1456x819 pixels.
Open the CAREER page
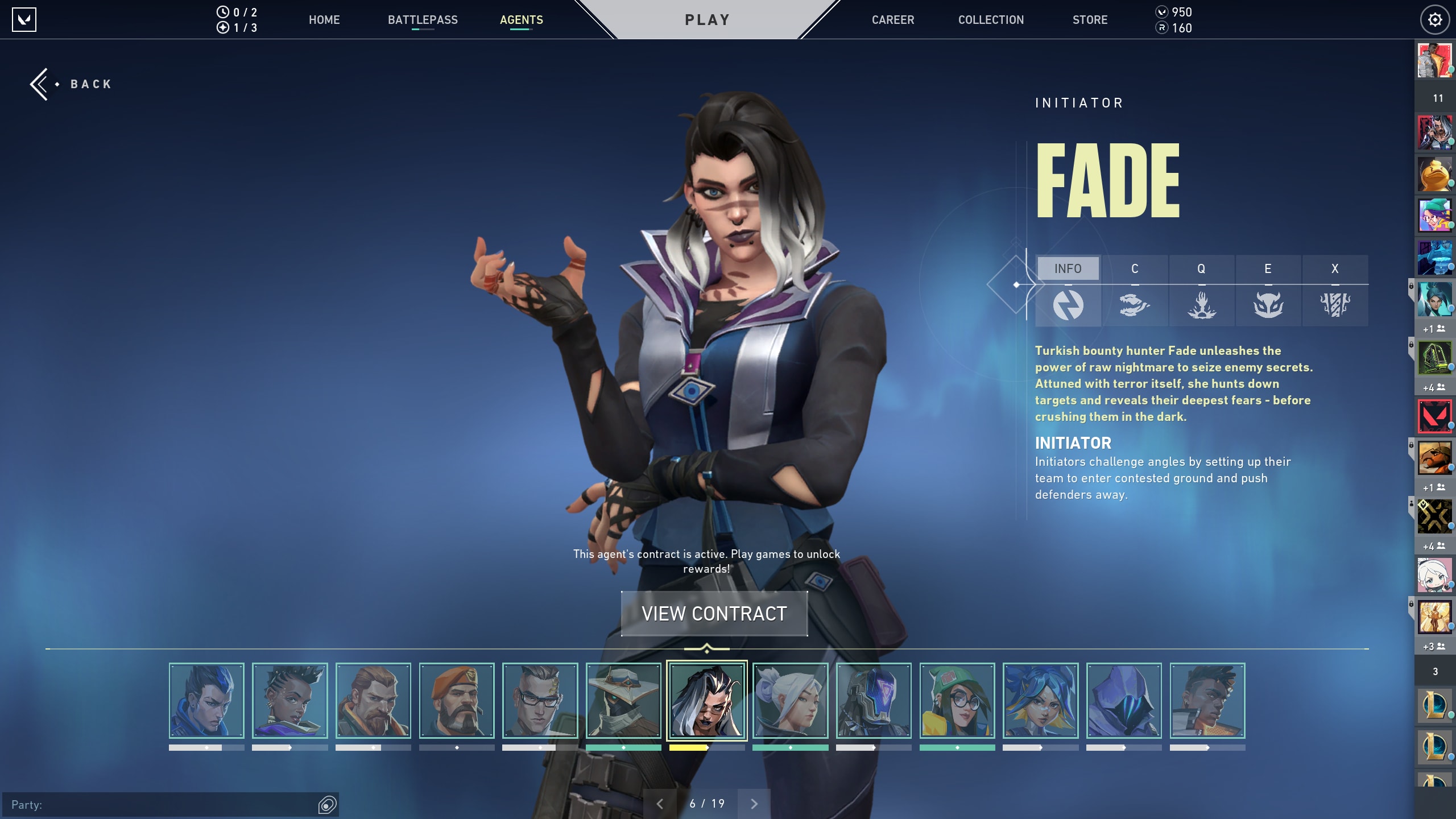click(893, 20)
